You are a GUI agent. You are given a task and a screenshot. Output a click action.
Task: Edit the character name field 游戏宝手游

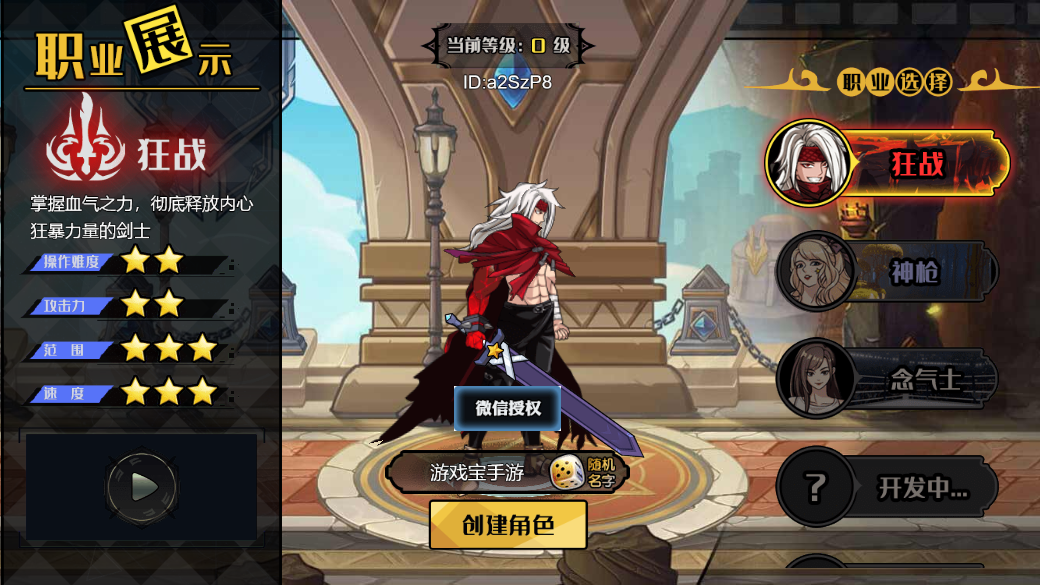[476, 472]
